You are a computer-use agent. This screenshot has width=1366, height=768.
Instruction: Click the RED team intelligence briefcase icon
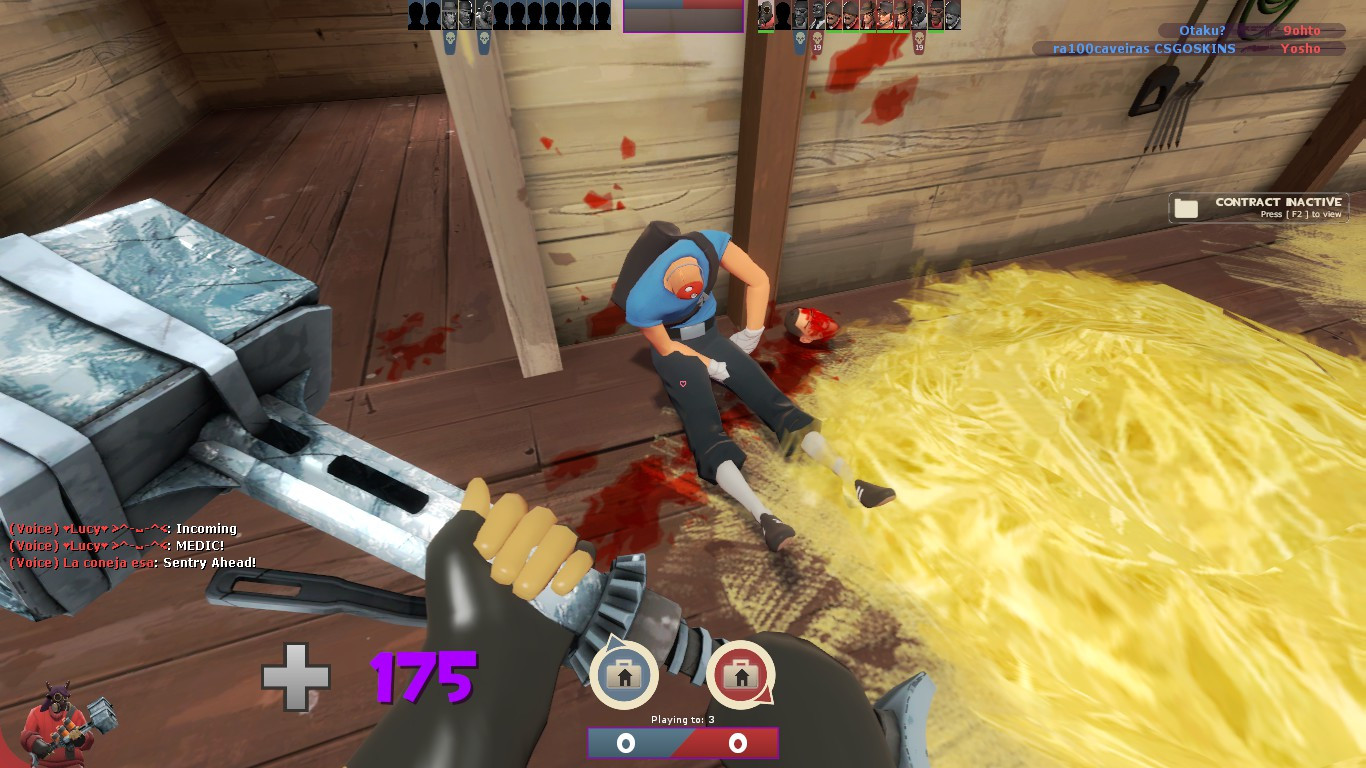click(741, 675)
